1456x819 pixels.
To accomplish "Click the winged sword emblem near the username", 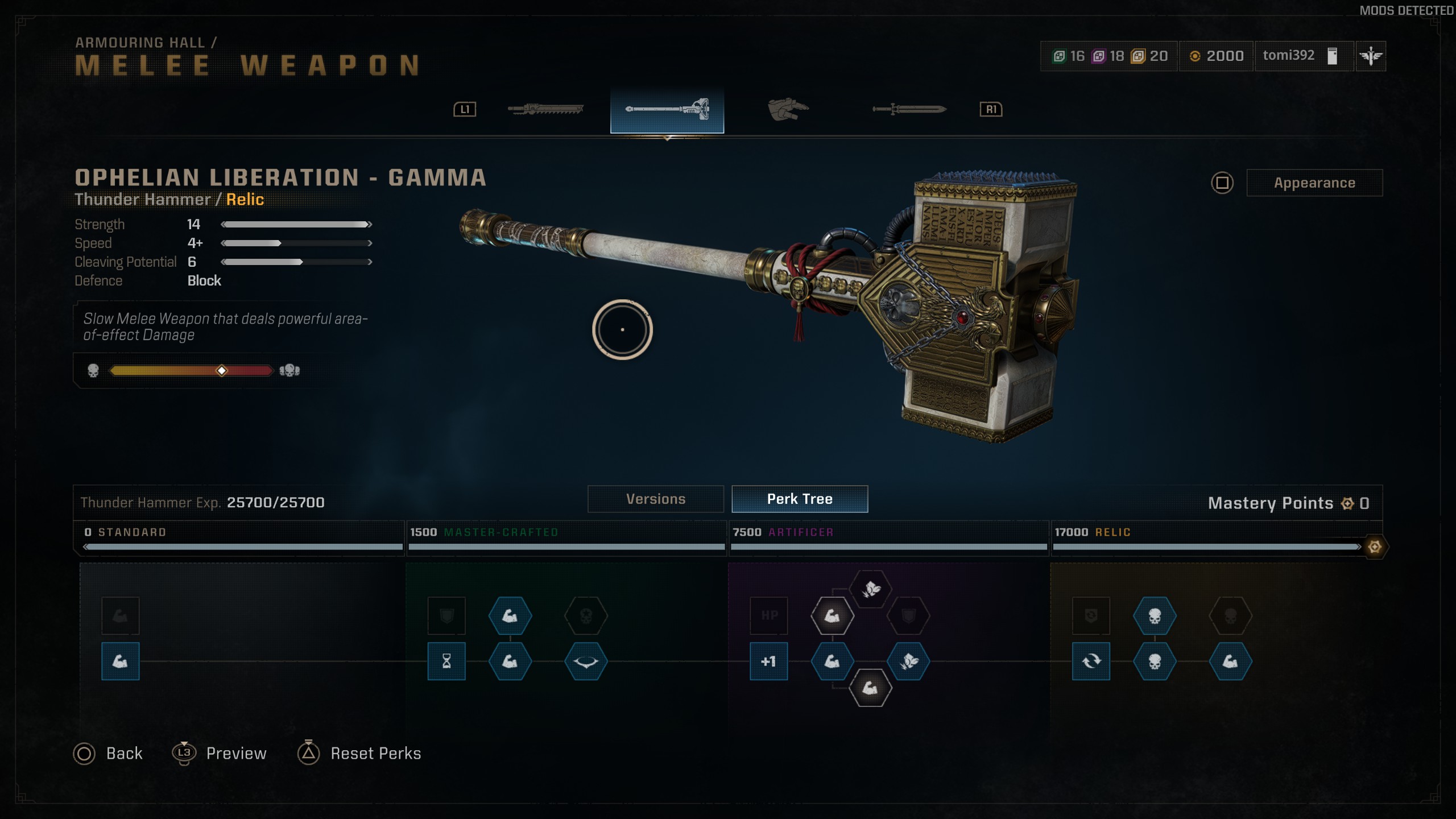I will point(1371,55).
